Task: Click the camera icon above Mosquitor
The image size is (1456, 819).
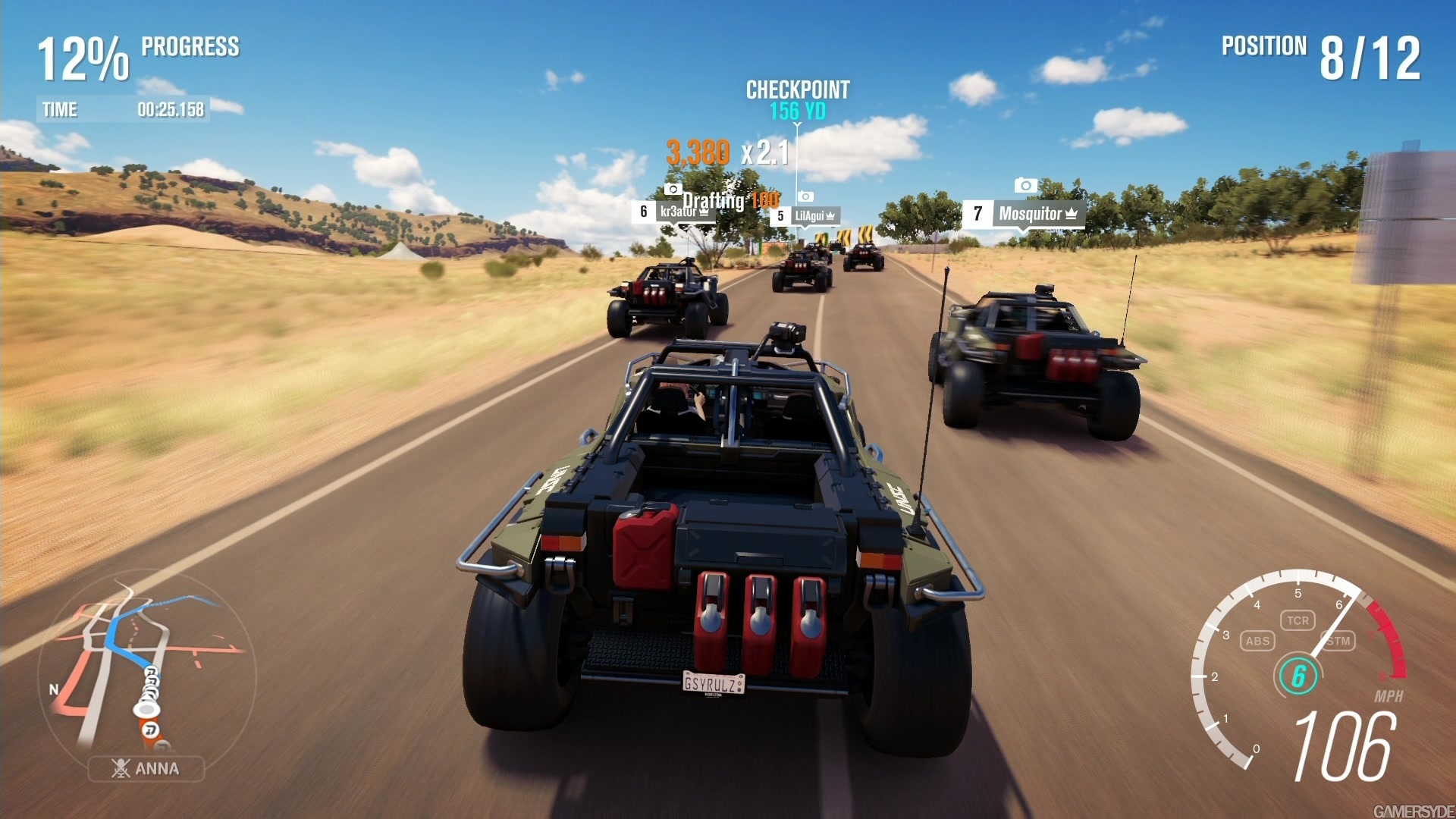Action: [1025, 186]
